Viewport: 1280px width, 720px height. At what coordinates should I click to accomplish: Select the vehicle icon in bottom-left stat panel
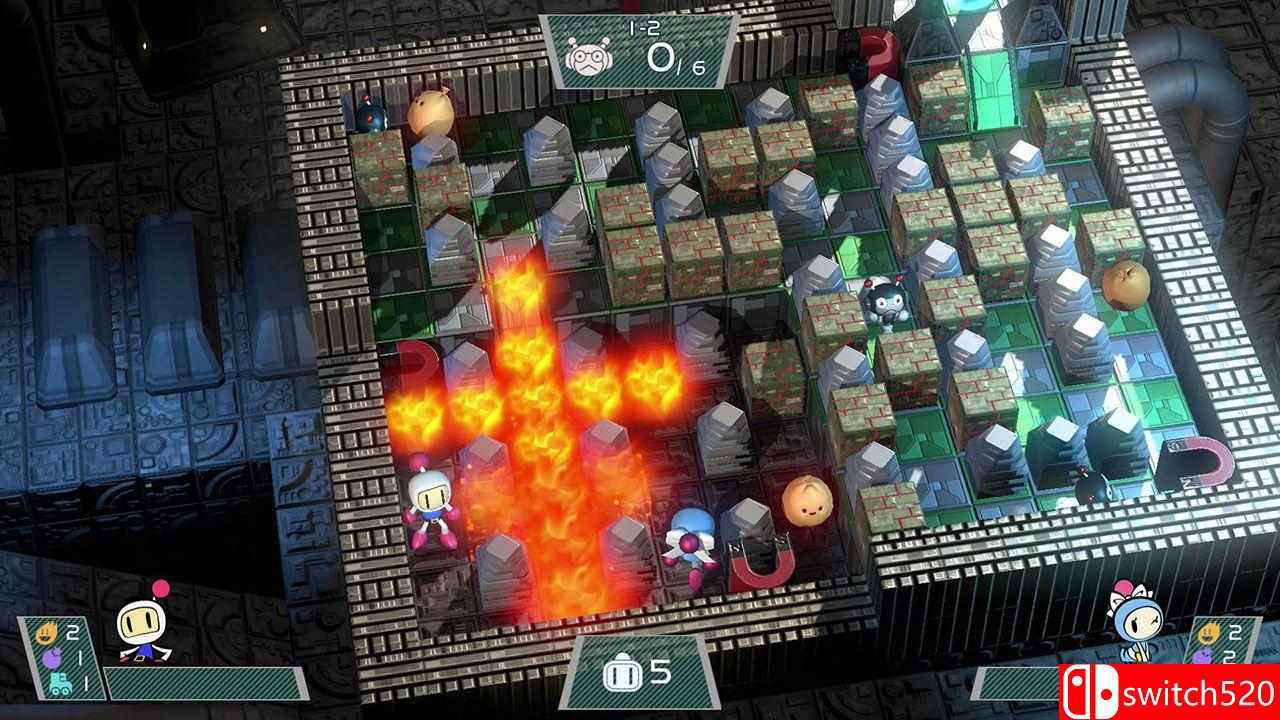point(60,683)
